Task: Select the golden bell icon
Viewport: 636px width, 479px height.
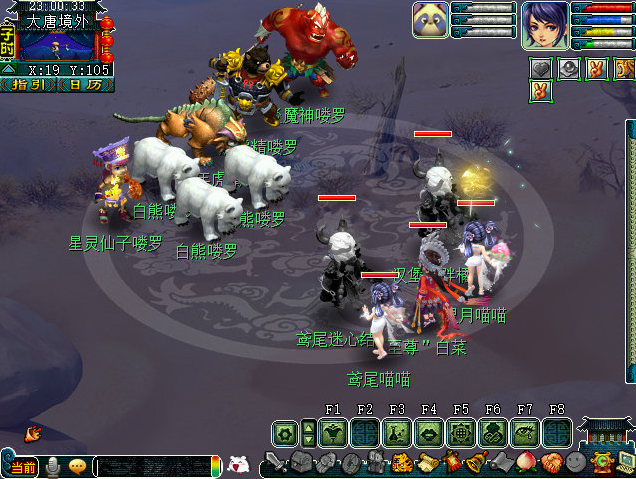Action: pos(476,463)
